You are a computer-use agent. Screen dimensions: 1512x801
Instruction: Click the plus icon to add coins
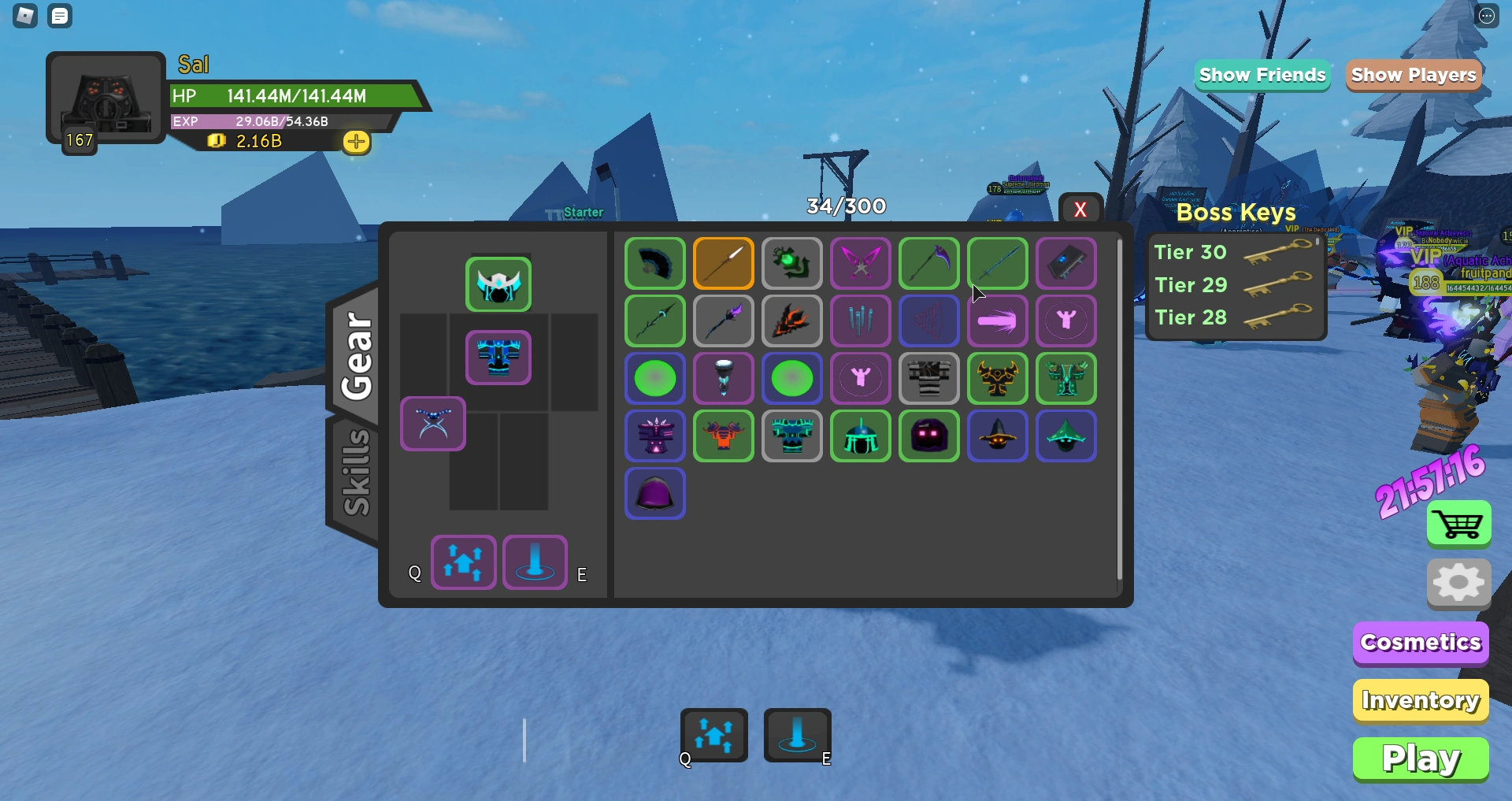pyautogui.click(x=357, y=142)
